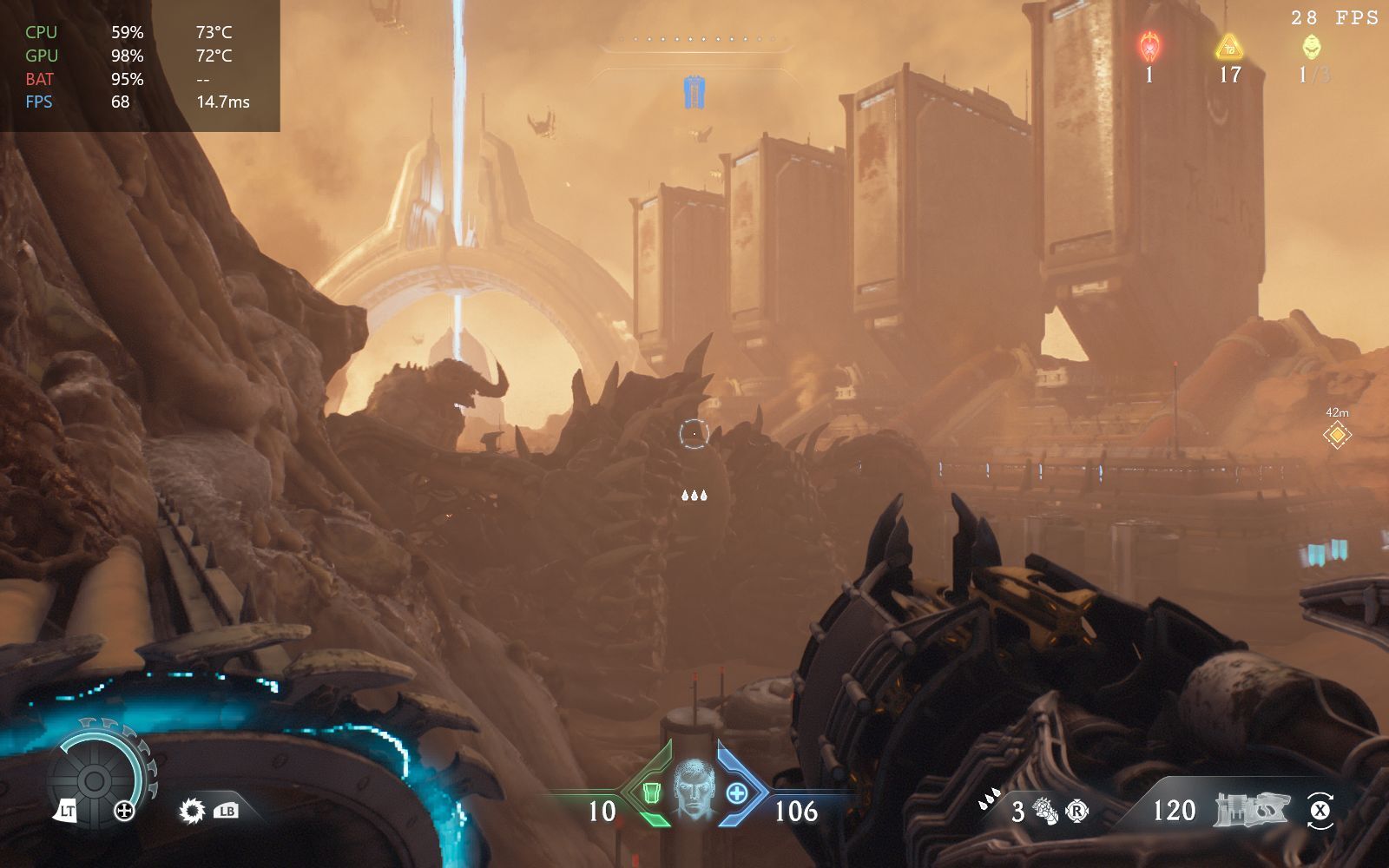
Task: Click the blue health cross icon
Action: tap(737, 792)
